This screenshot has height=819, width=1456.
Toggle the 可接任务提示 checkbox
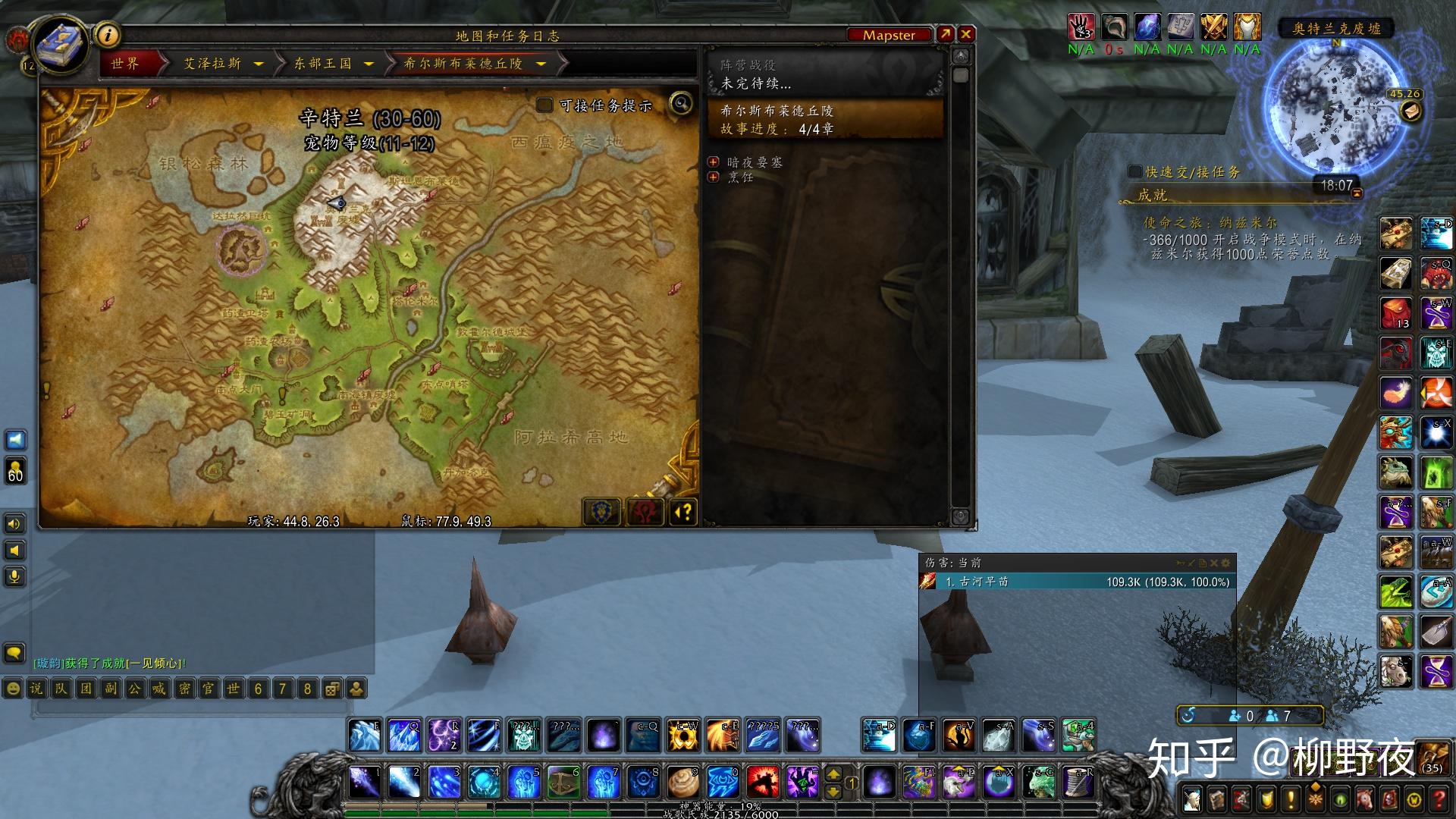pyautogui.click(x=544, y=105)
